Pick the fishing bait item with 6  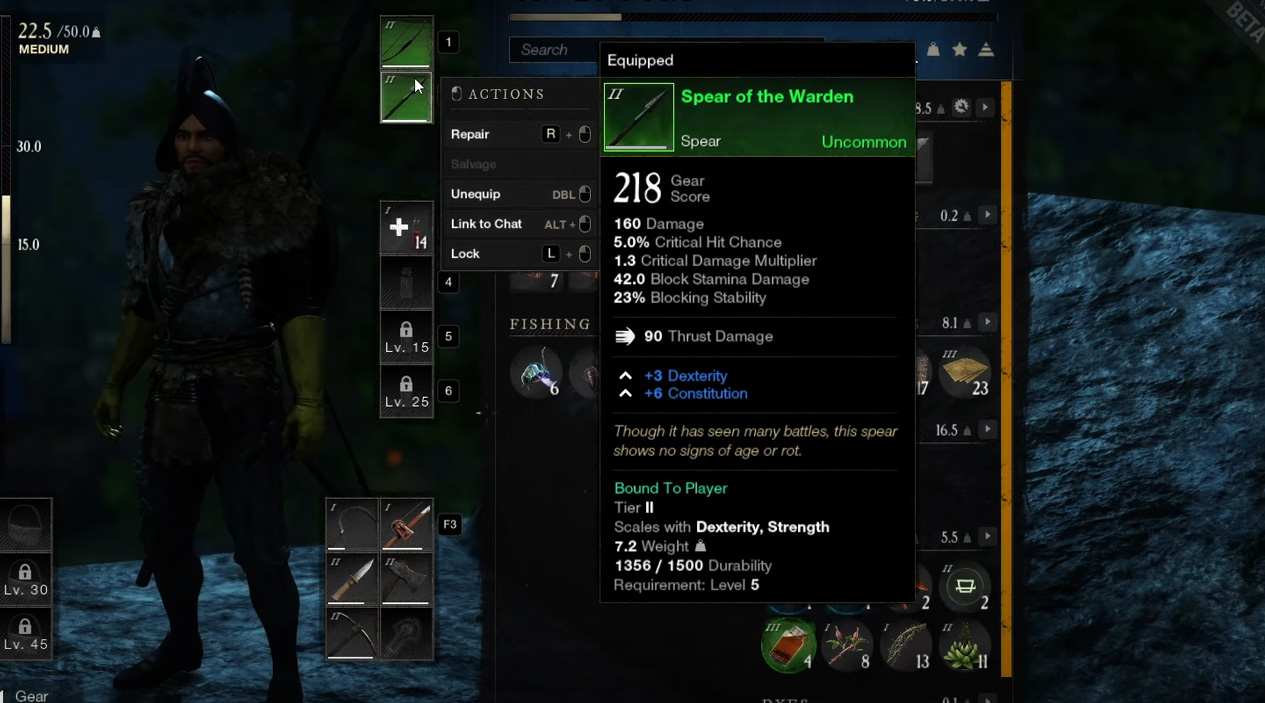pos(538,373)
